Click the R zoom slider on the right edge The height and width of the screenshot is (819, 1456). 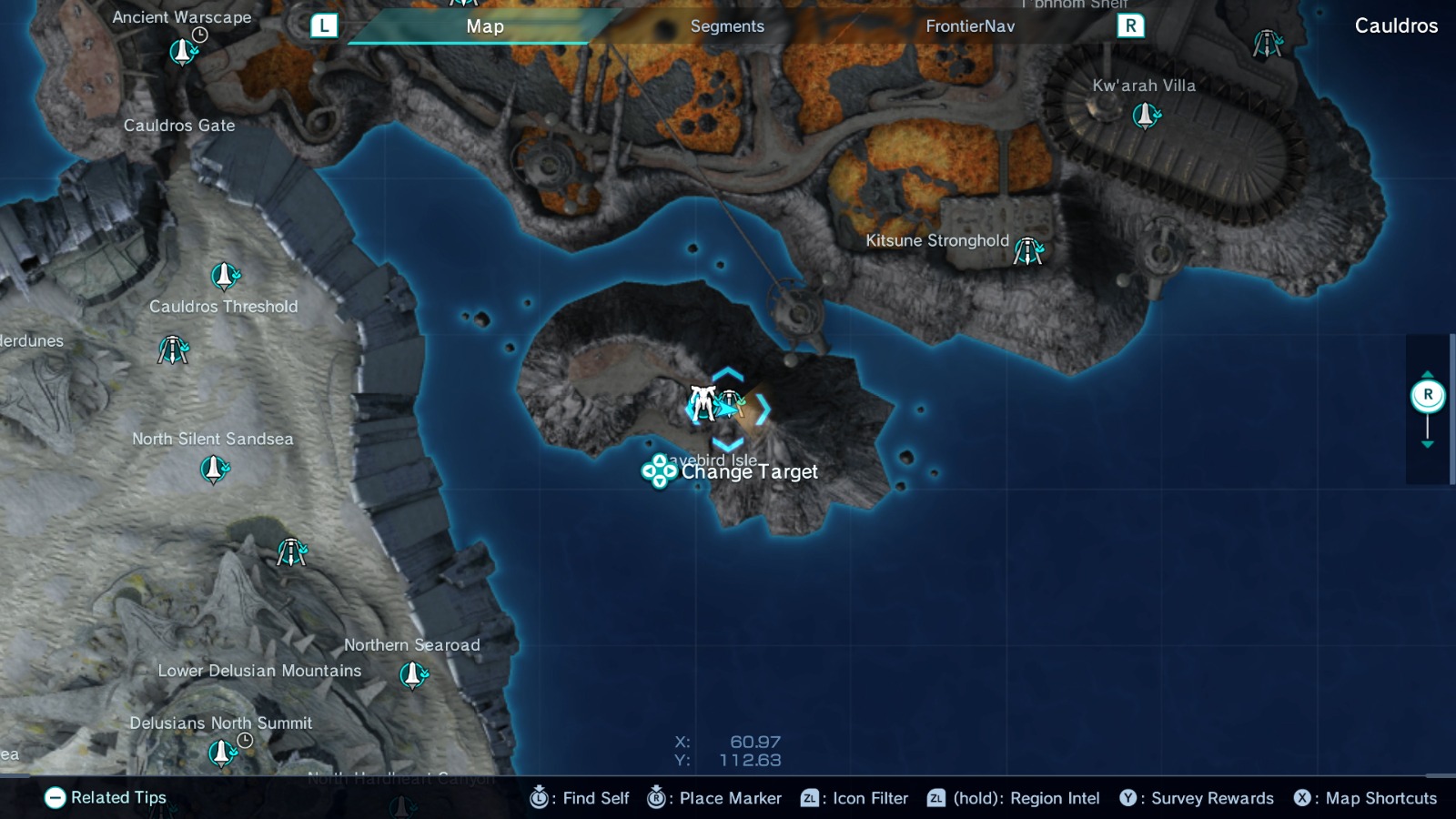click(1428, 393)
